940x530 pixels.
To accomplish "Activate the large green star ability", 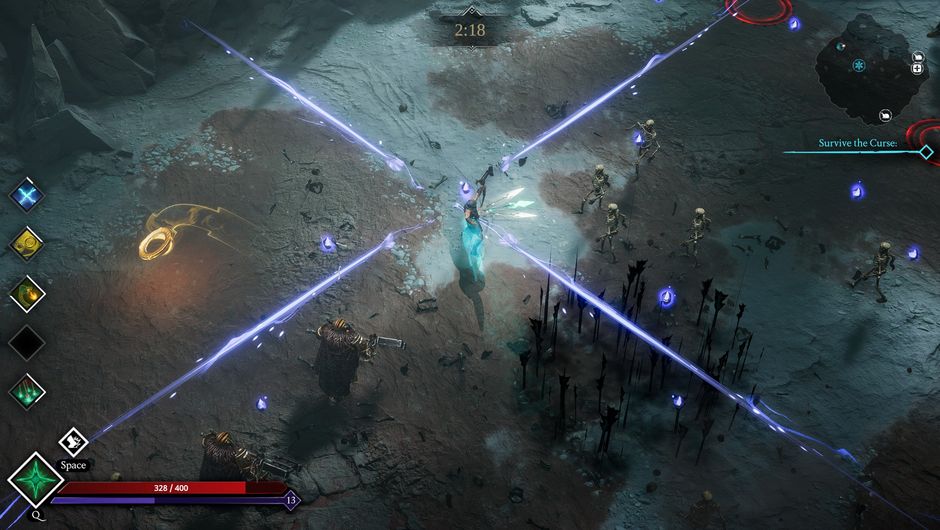I will tap(36, 481).
